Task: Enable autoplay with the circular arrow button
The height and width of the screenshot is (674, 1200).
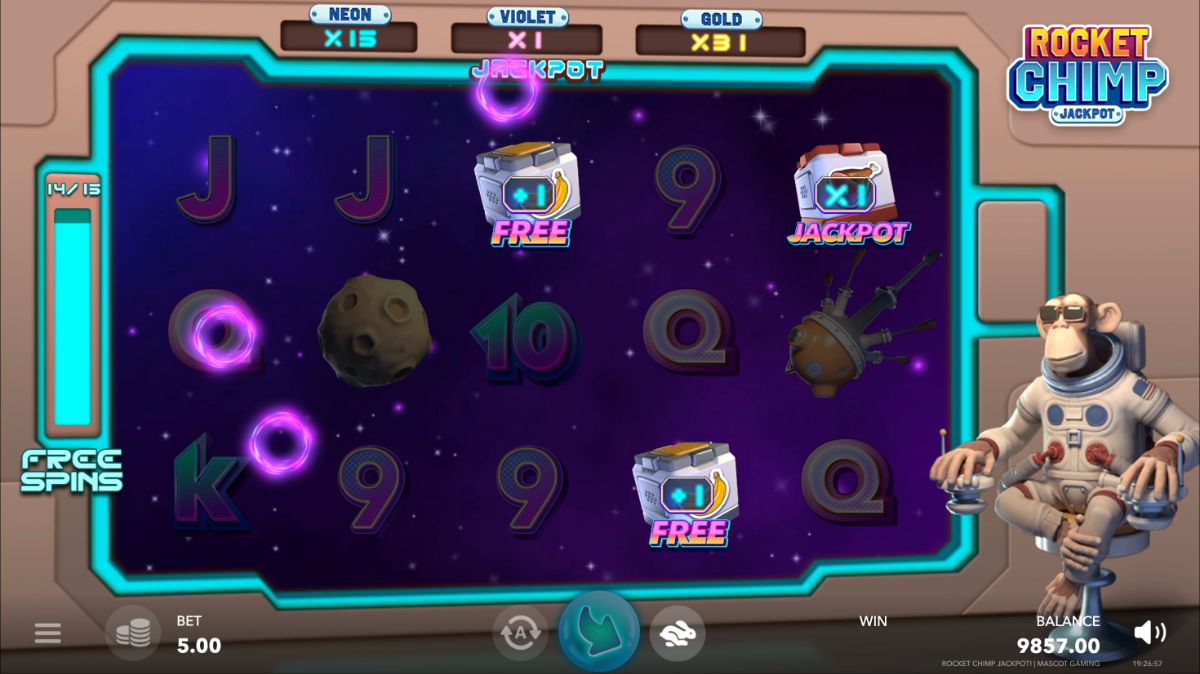Action: 520,633
